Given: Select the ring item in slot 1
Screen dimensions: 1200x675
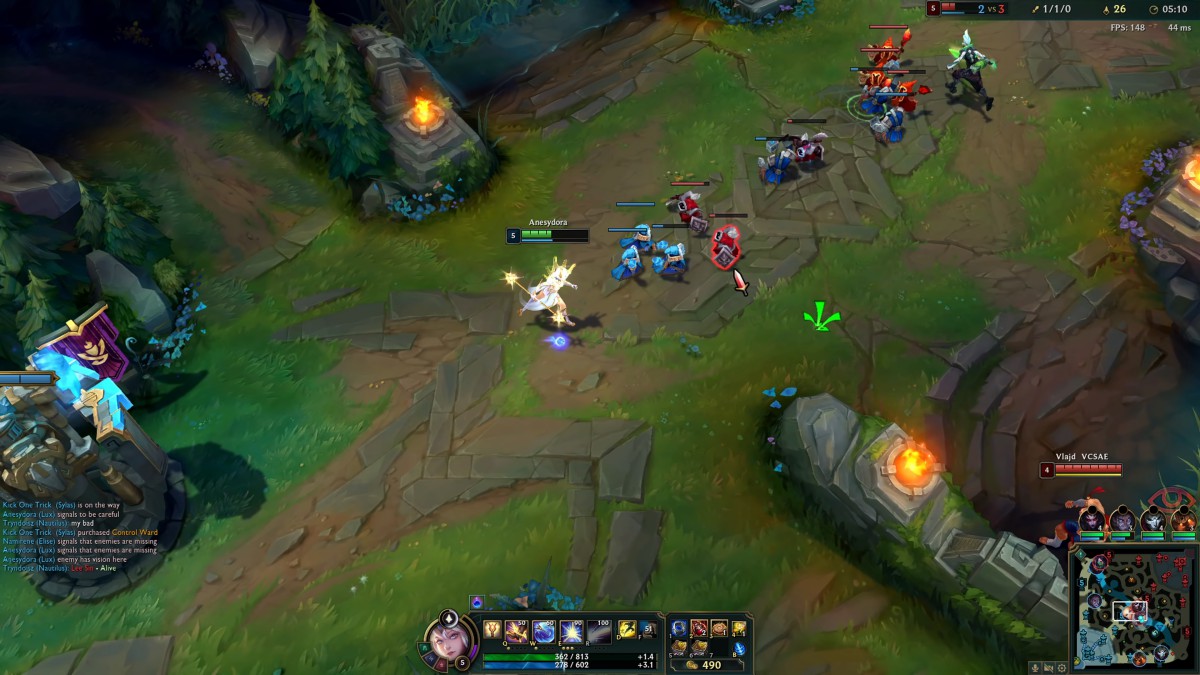Looking at the screenshot, I should click(680, 628).
